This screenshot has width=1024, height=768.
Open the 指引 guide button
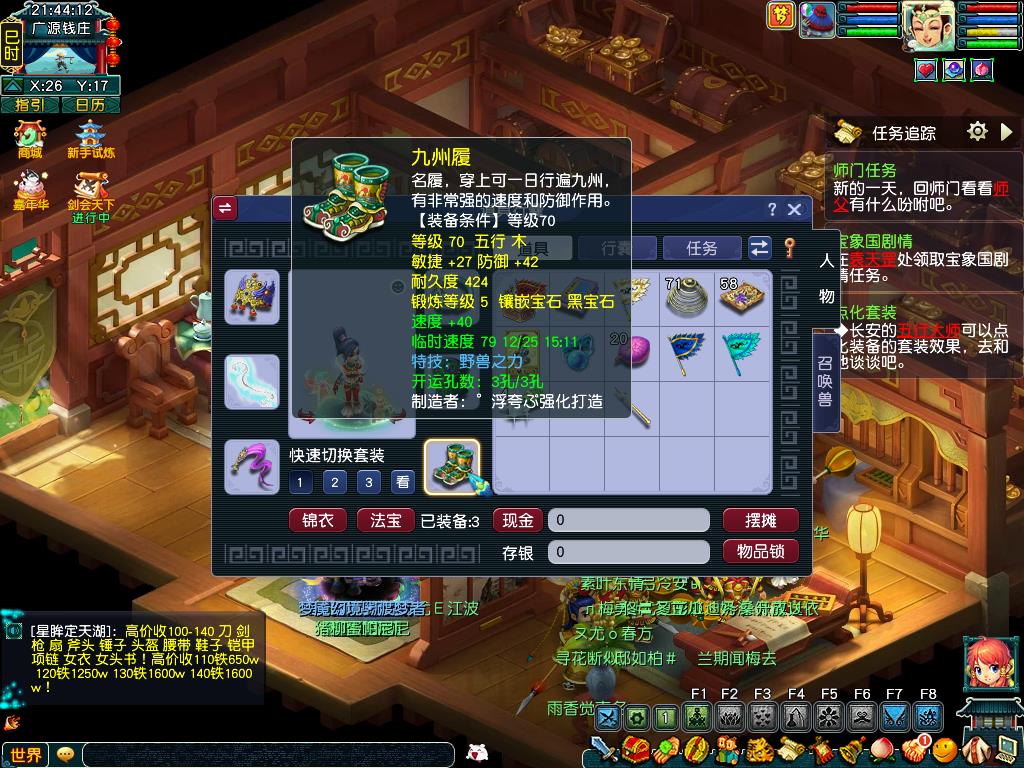point(30,104)
